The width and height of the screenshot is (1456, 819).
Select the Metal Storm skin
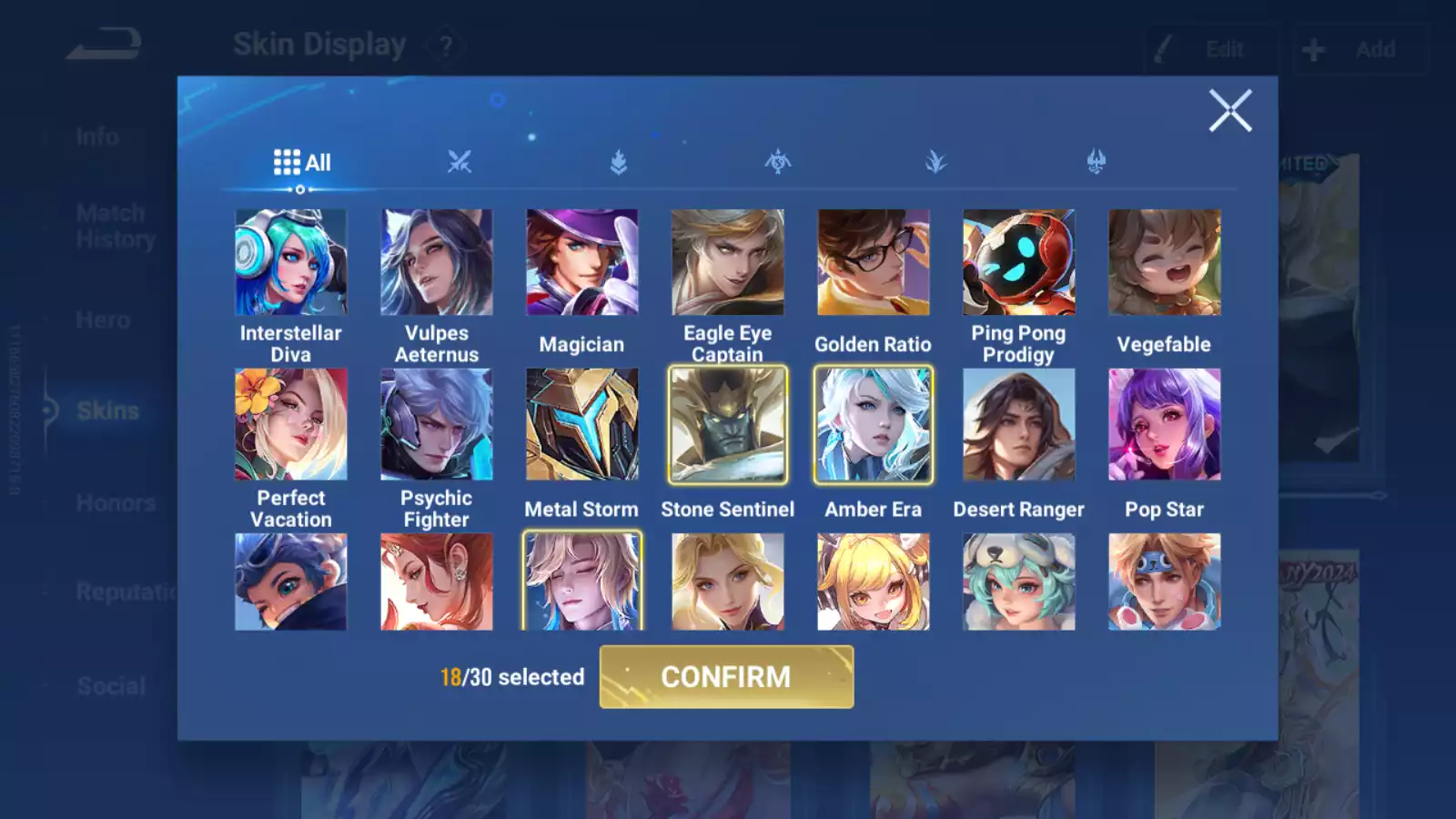pos(581,424)
